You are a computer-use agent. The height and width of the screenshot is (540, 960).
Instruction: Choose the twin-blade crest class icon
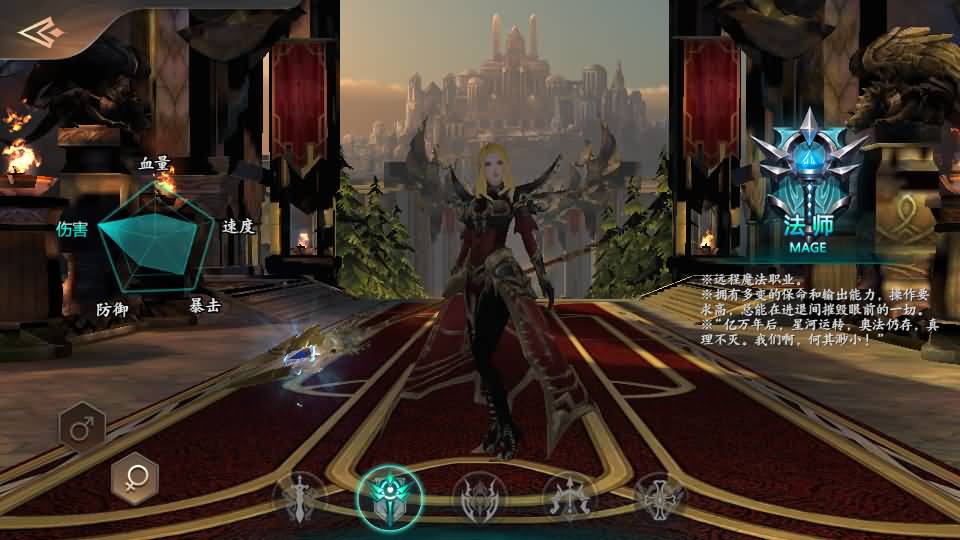coord(479,497)
